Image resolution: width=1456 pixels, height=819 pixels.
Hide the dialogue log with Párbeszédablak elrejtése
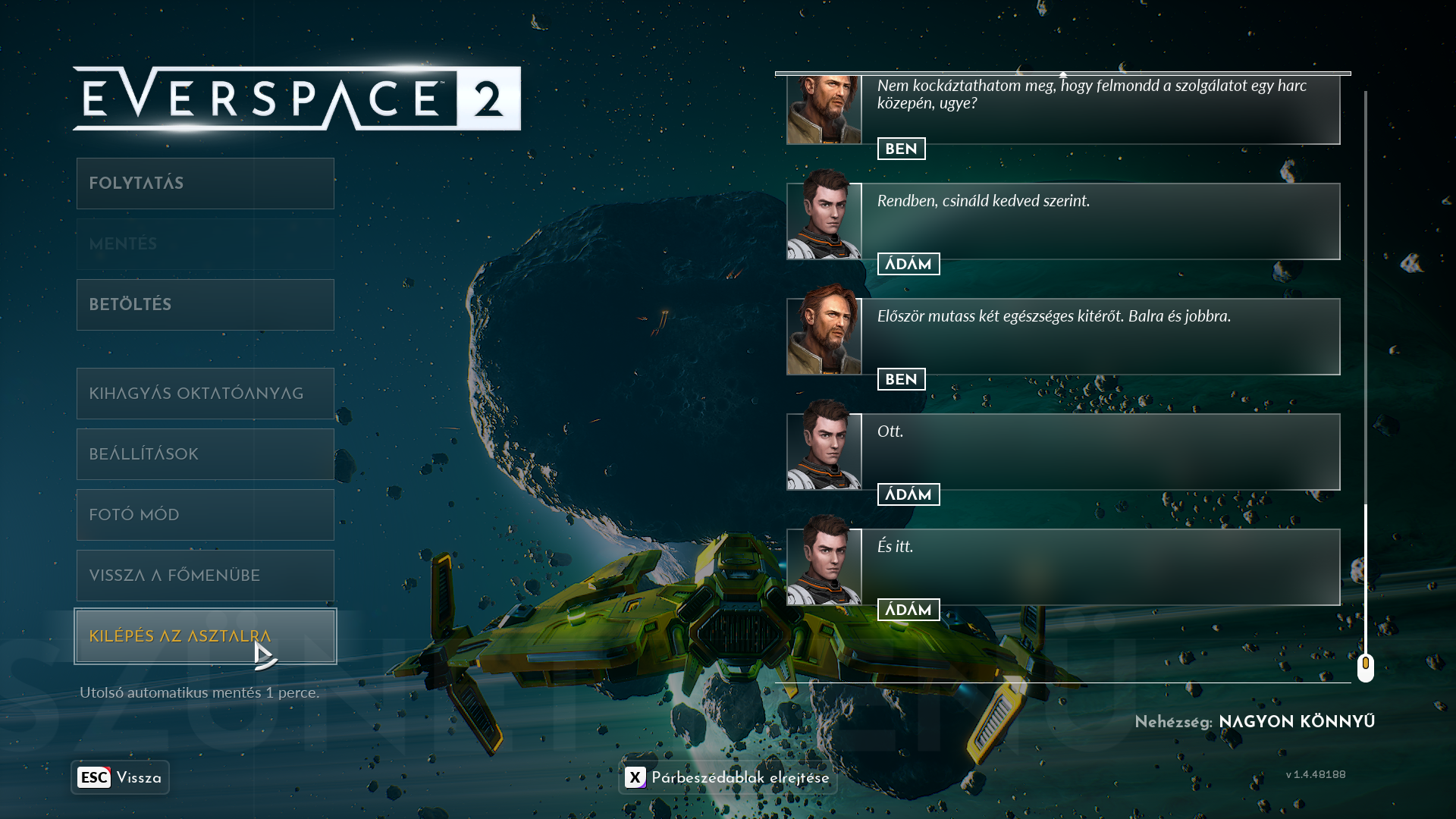pos(727,777)
